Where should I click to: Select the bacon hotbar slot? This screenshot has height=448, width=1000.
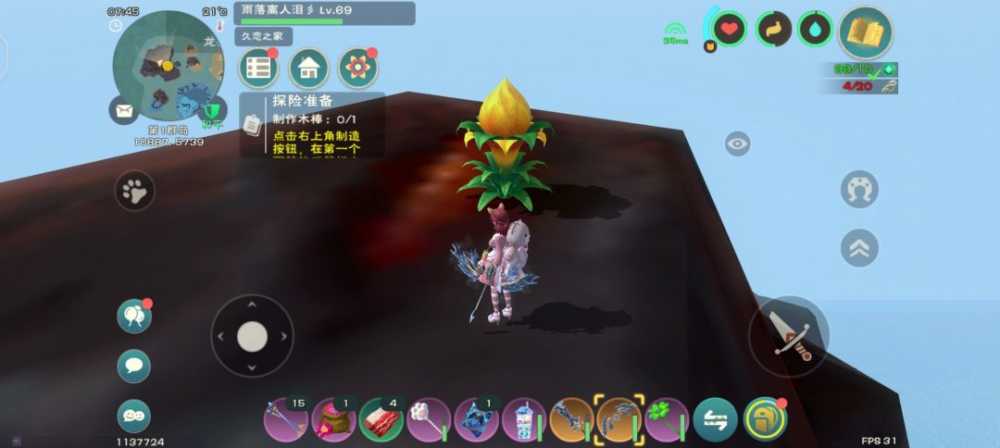coord(381,420)
